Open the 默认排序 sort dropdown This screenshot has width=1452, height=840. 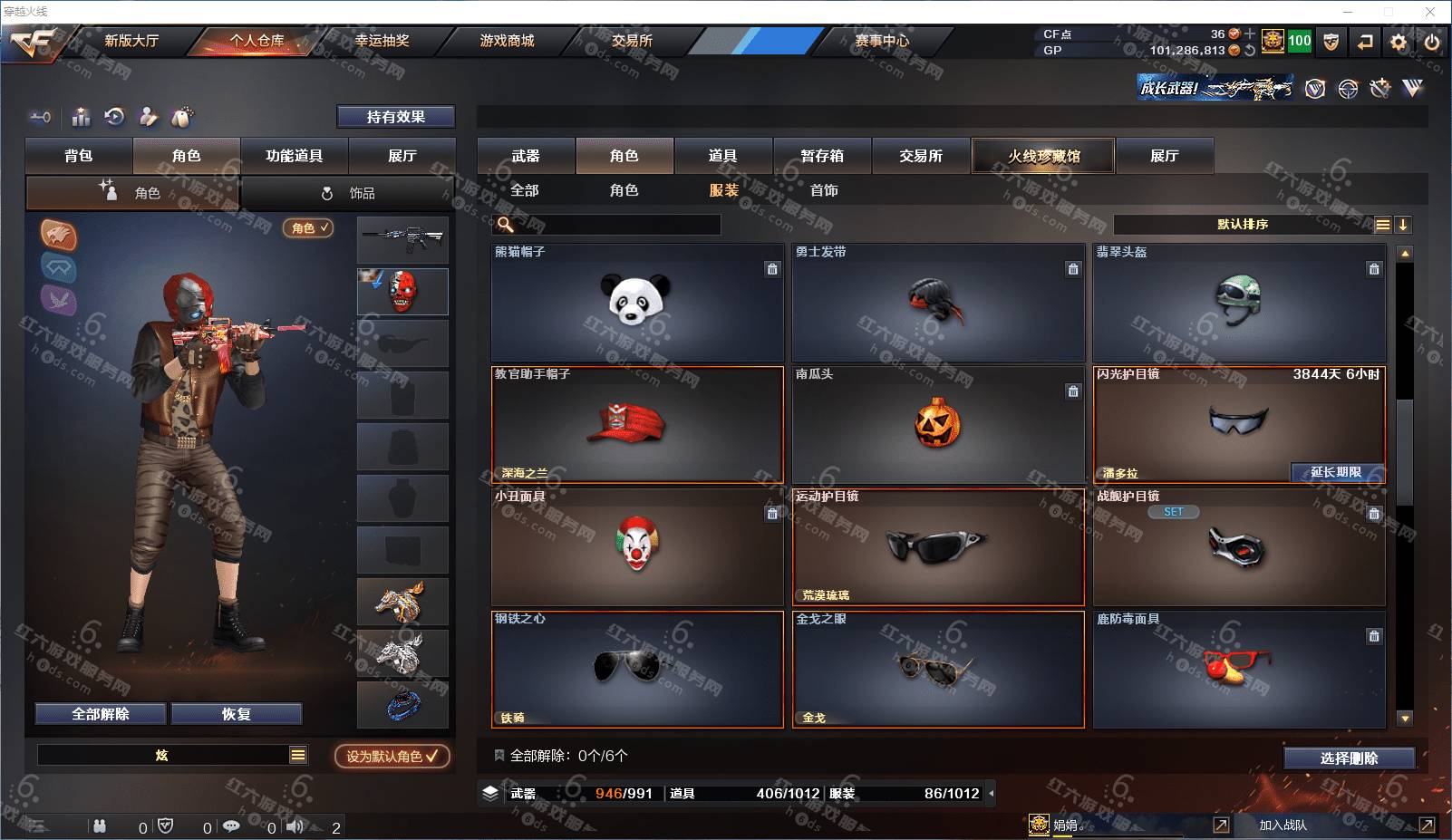pos(1243,225)
